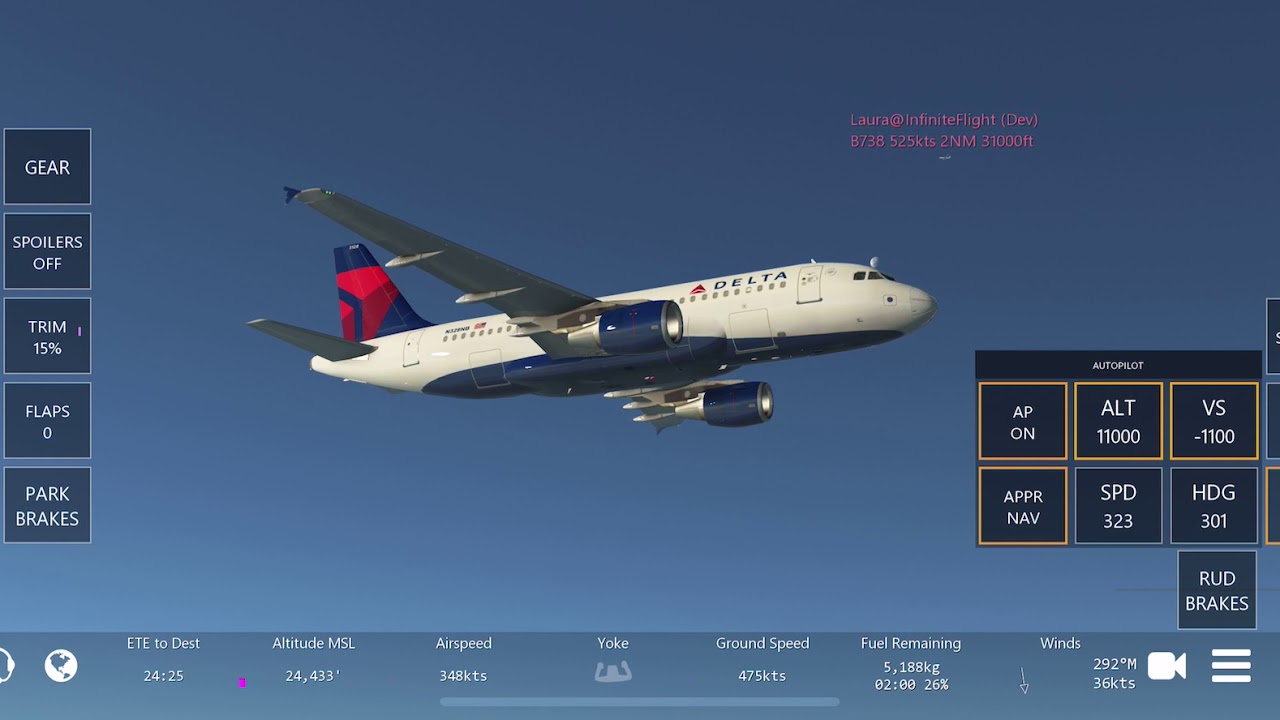This screenshot has height=720, width=1280.
Task: Tap the RUD BRAKES button
Action: [x=1217, y=590]
